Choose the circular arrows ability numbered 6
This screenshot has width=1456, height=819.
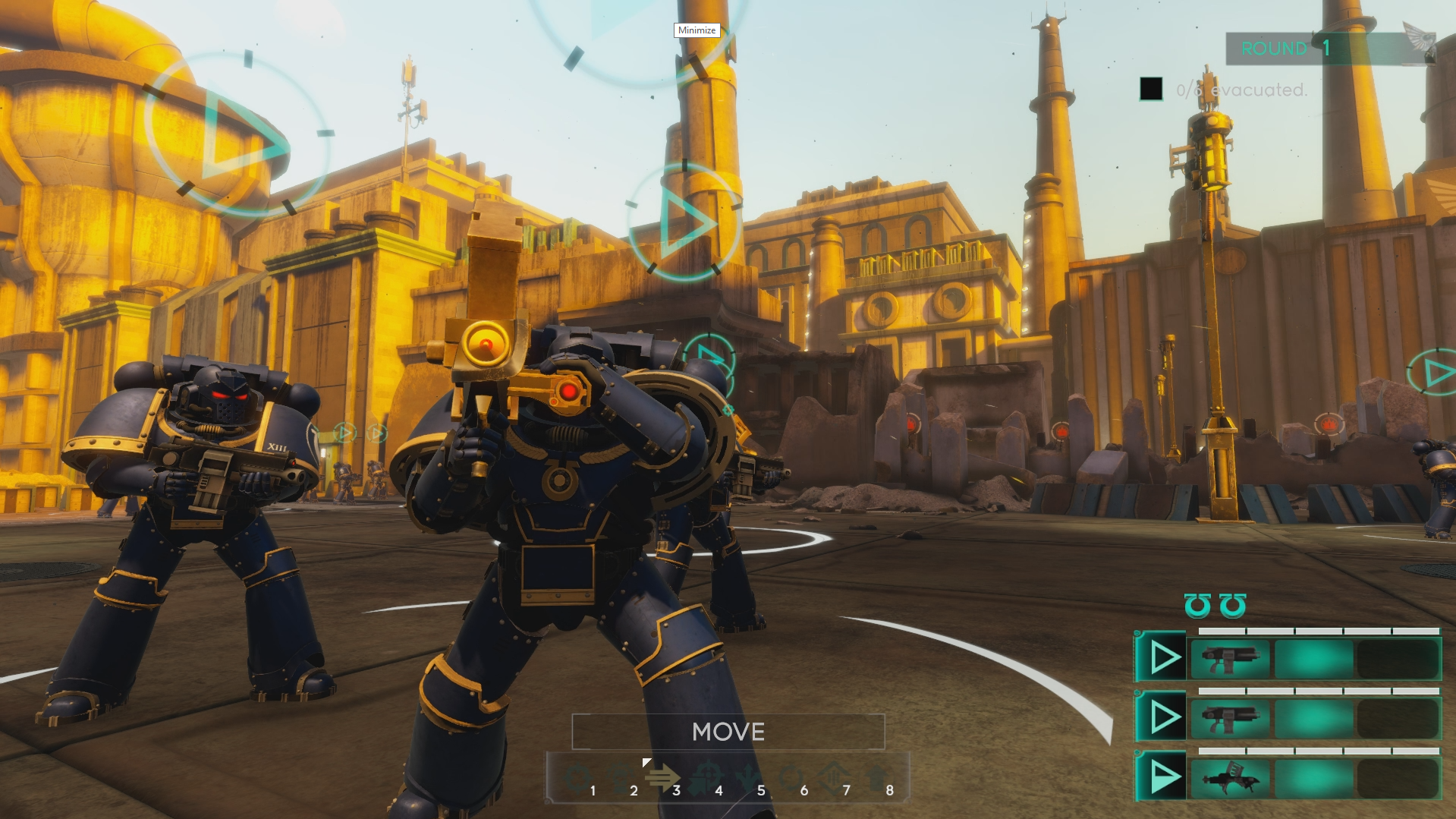(x=790, y=777)
